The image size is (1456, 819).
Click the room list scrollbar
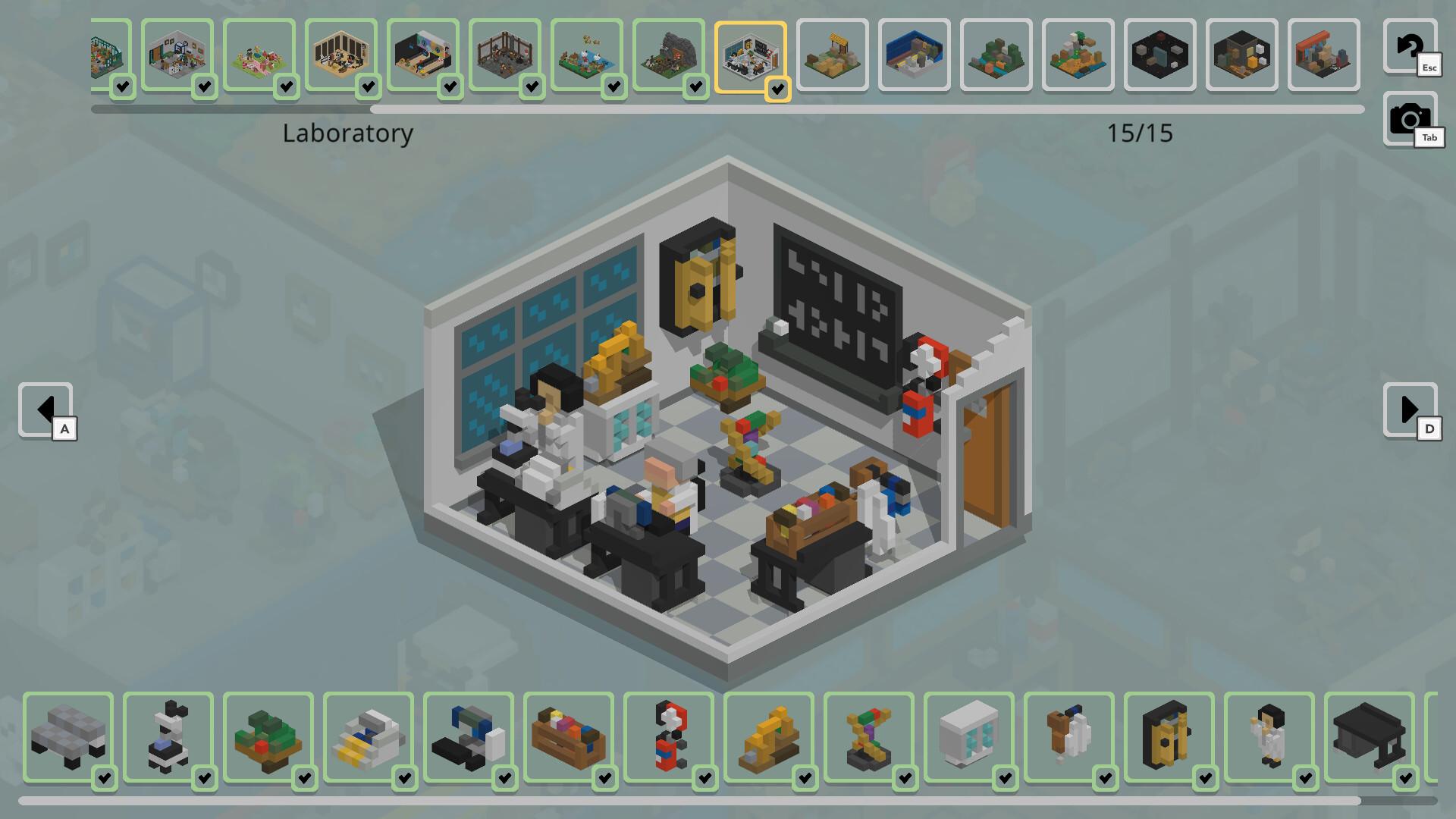tap(864, 110)
